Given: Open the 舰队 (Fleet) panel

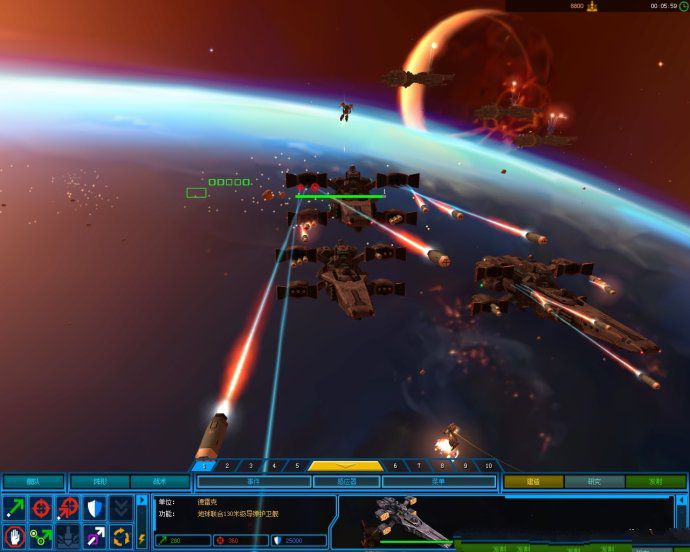Looking at the screenshot, I should point(33,481).
